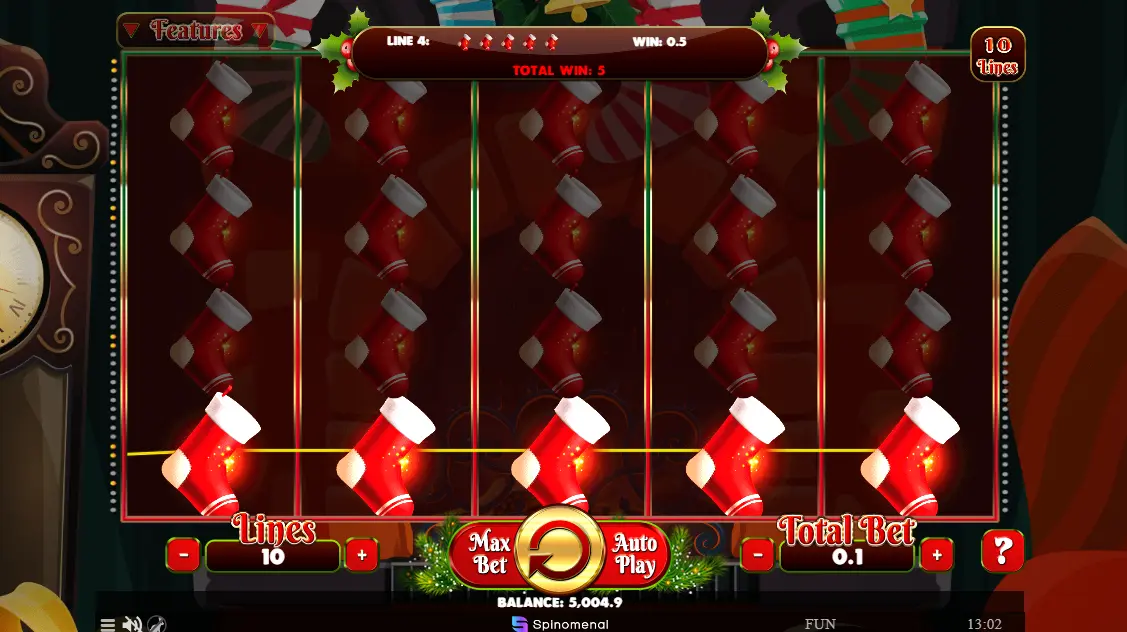The image size is (1127, 632).
Task: Toggle the rabbit quick-spin icon
Action: (157, 624)
